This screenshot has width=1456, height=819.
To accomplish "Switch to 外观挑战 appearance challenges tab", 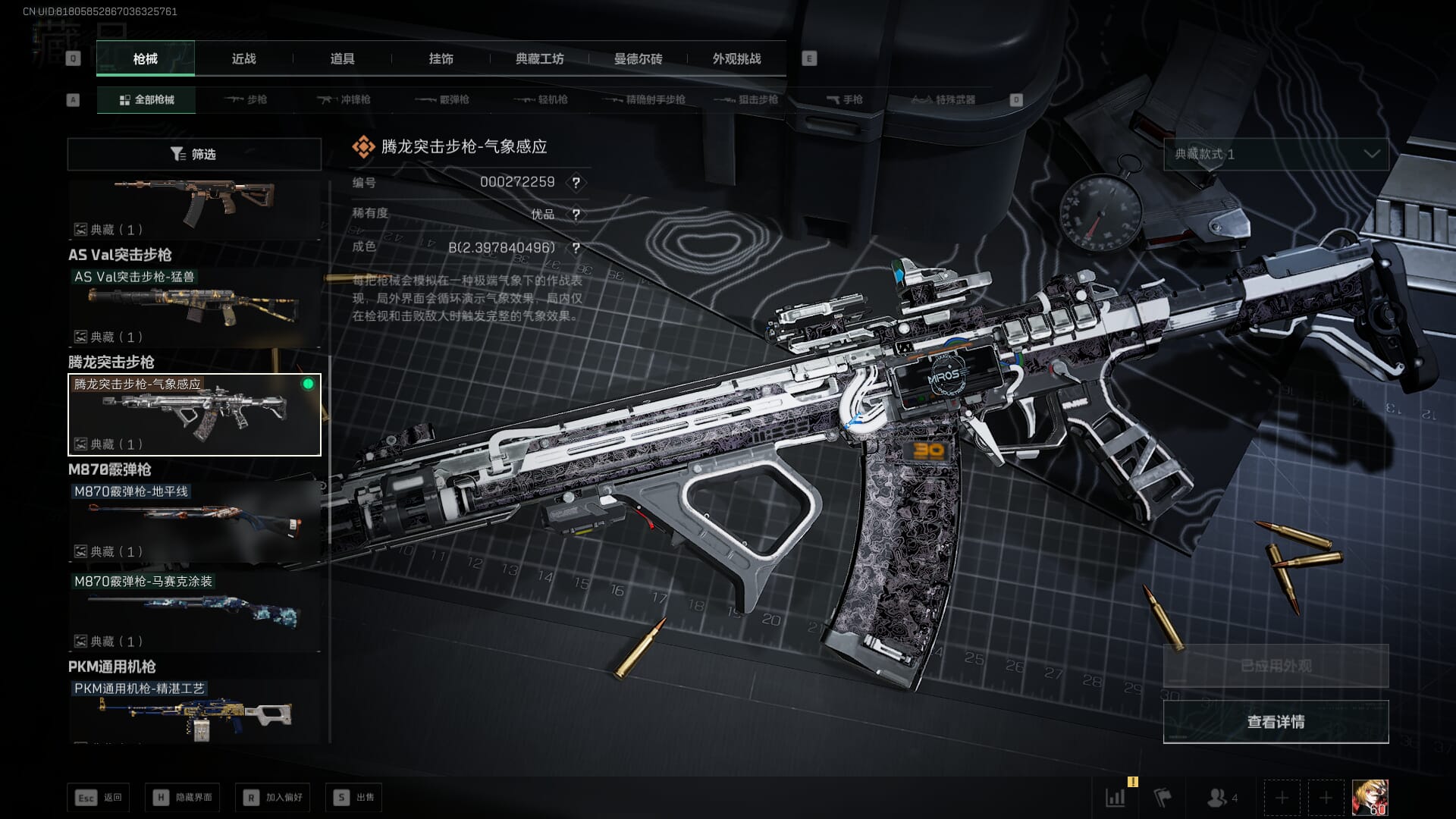I will [x=736, y=58].
